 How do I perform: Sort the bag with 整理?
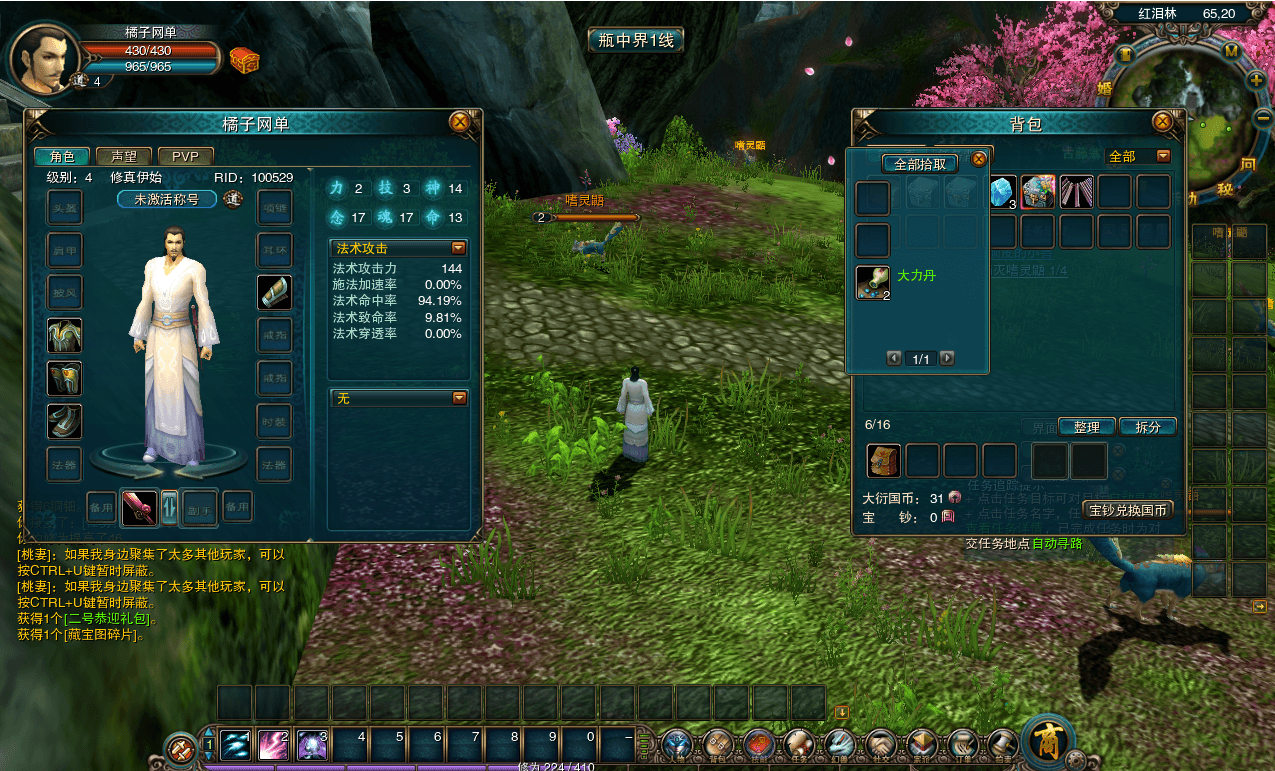tap(1086, 427)
